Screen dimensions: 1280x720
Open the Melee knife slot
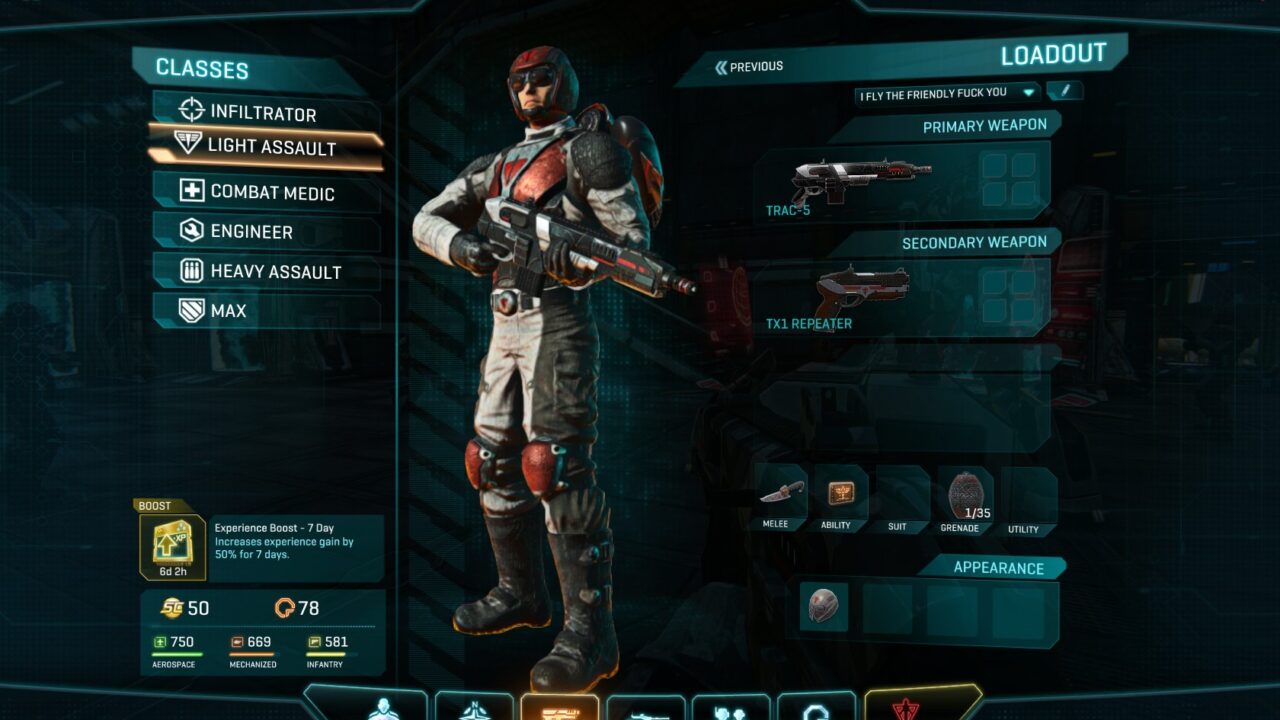point(780,494)
